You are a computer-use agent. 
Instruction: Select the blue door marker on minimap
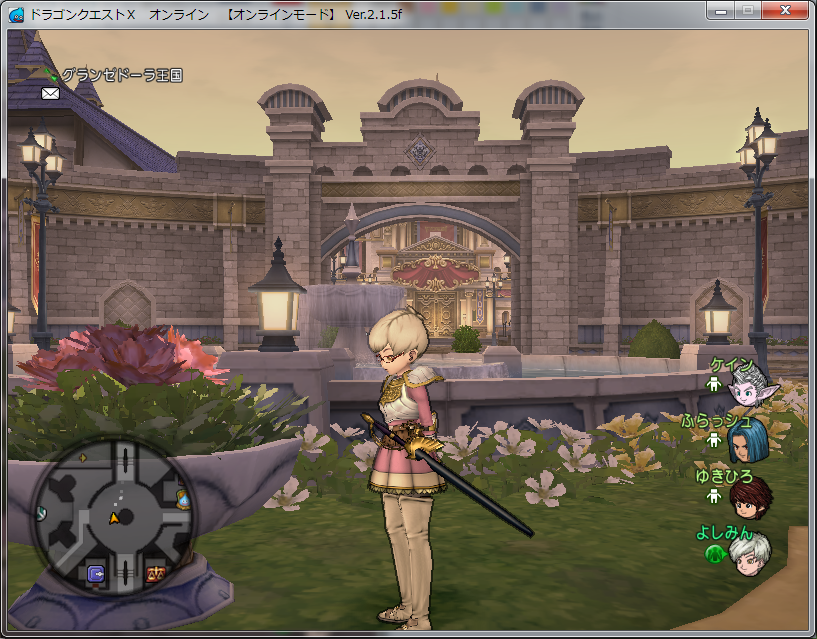click(x=96, y=573)
